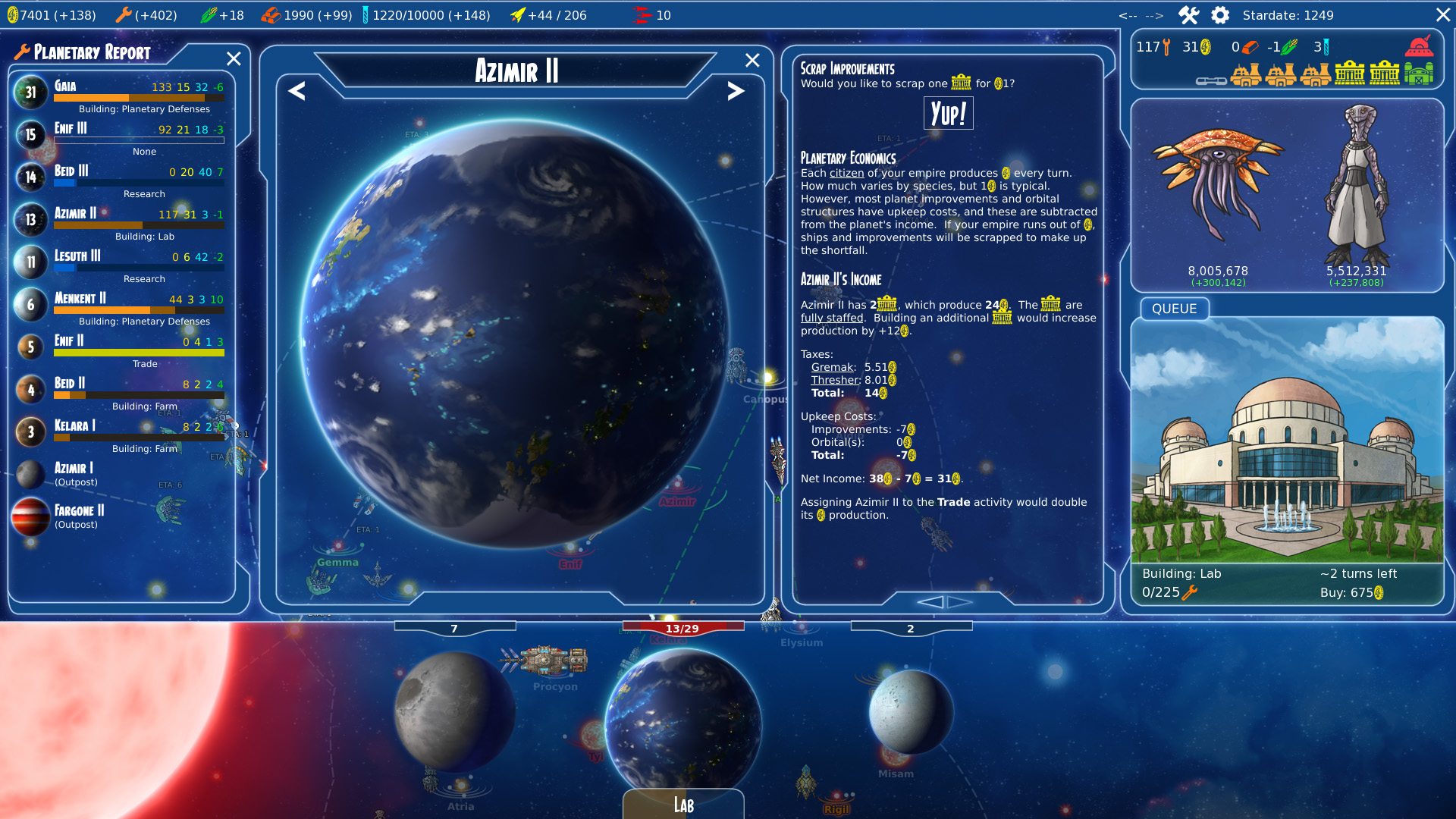
Task: Buy the Lab for 675 credits
Action: [1351, 593]
